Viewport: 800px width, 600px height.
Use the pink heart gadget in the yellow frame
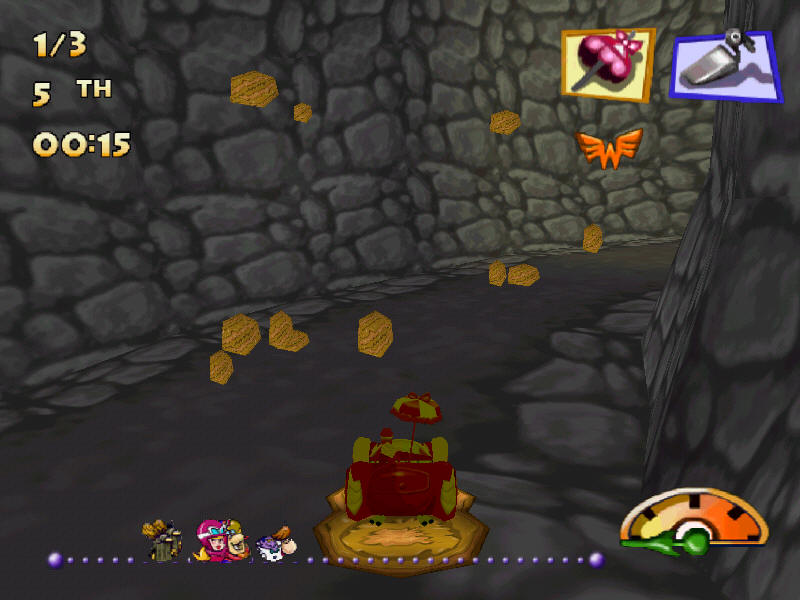[x=607, y=64]
